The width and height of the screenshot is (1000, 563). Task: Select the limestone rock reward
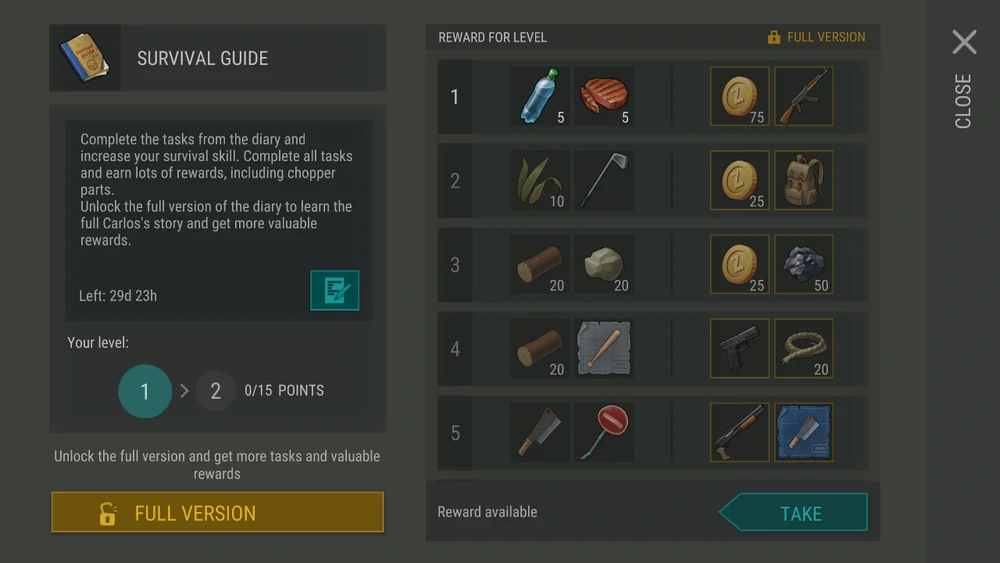coord(604,265)
